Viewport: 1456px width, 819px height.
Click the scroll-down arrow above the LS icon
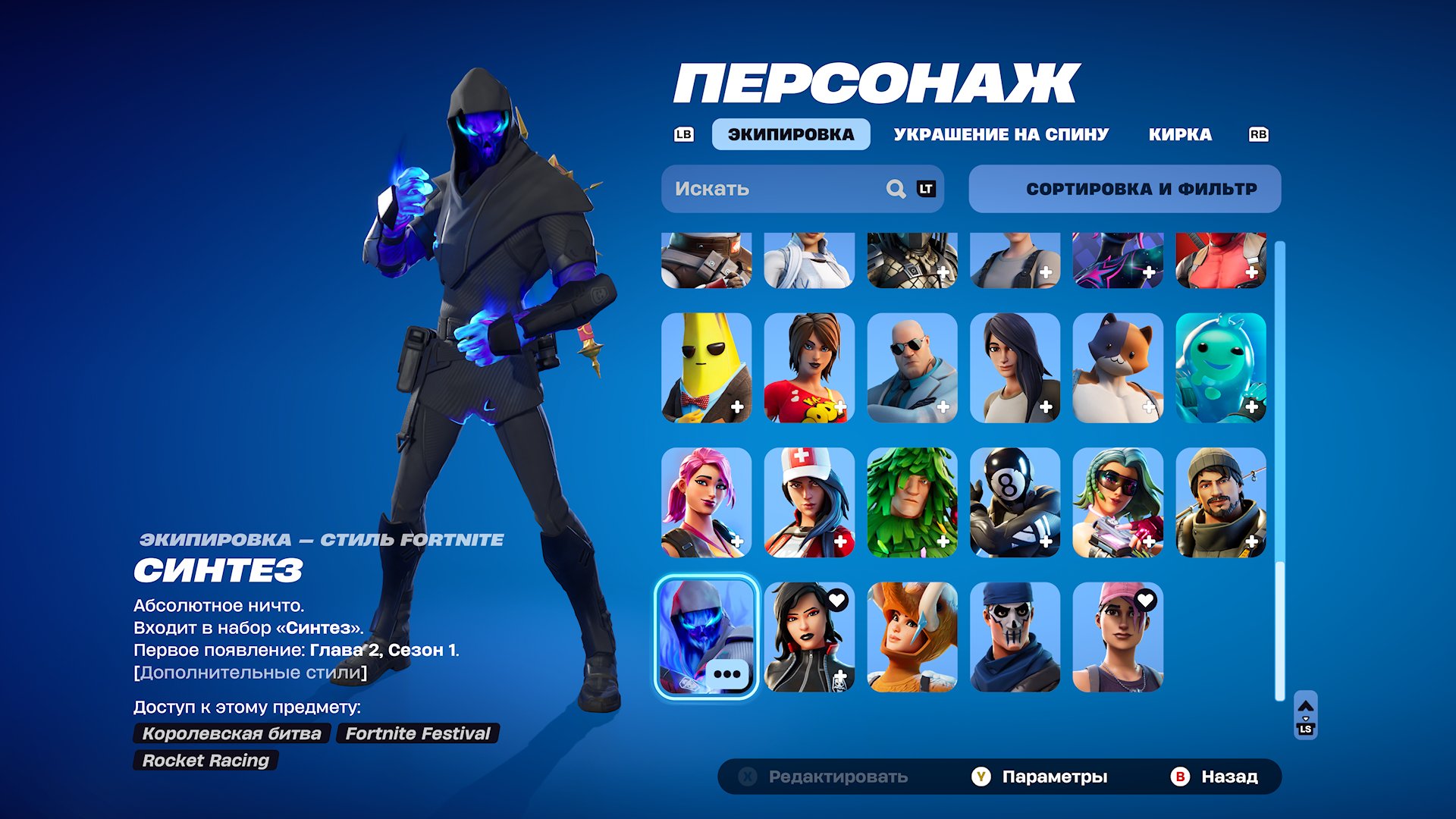pos(1306,719)
